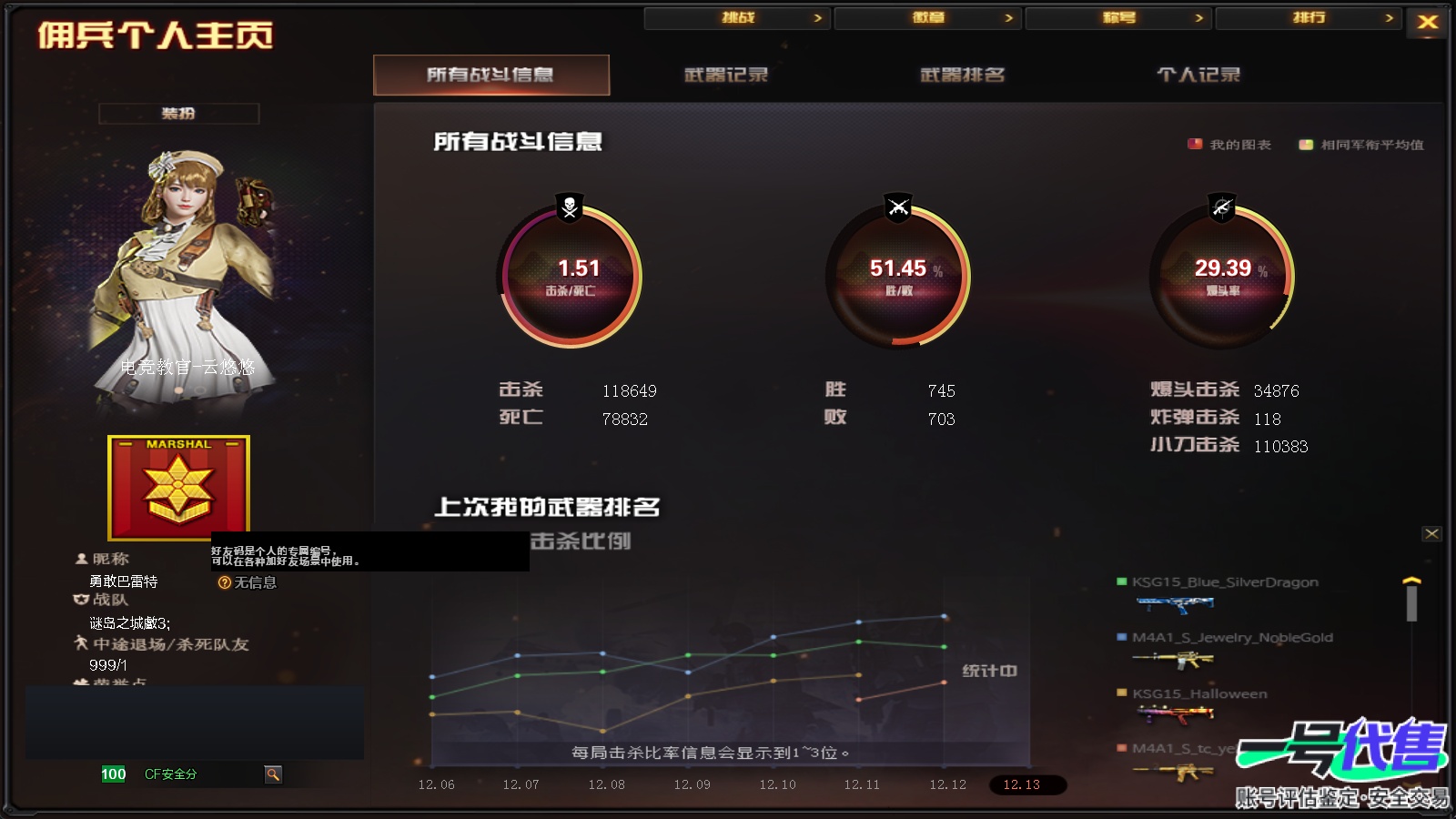Switch to the 武器记录 tab
1456x819 pixels.
(723, 76)
